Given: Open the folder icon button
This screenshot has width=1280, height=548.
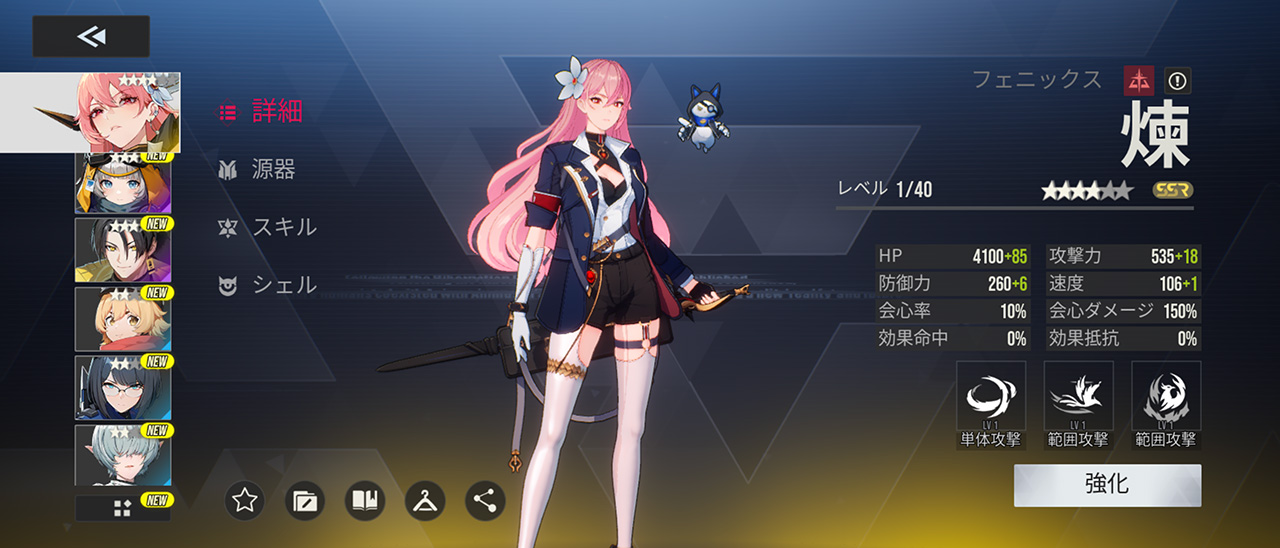Looking at the screenshot, I should tap(305, 500).
